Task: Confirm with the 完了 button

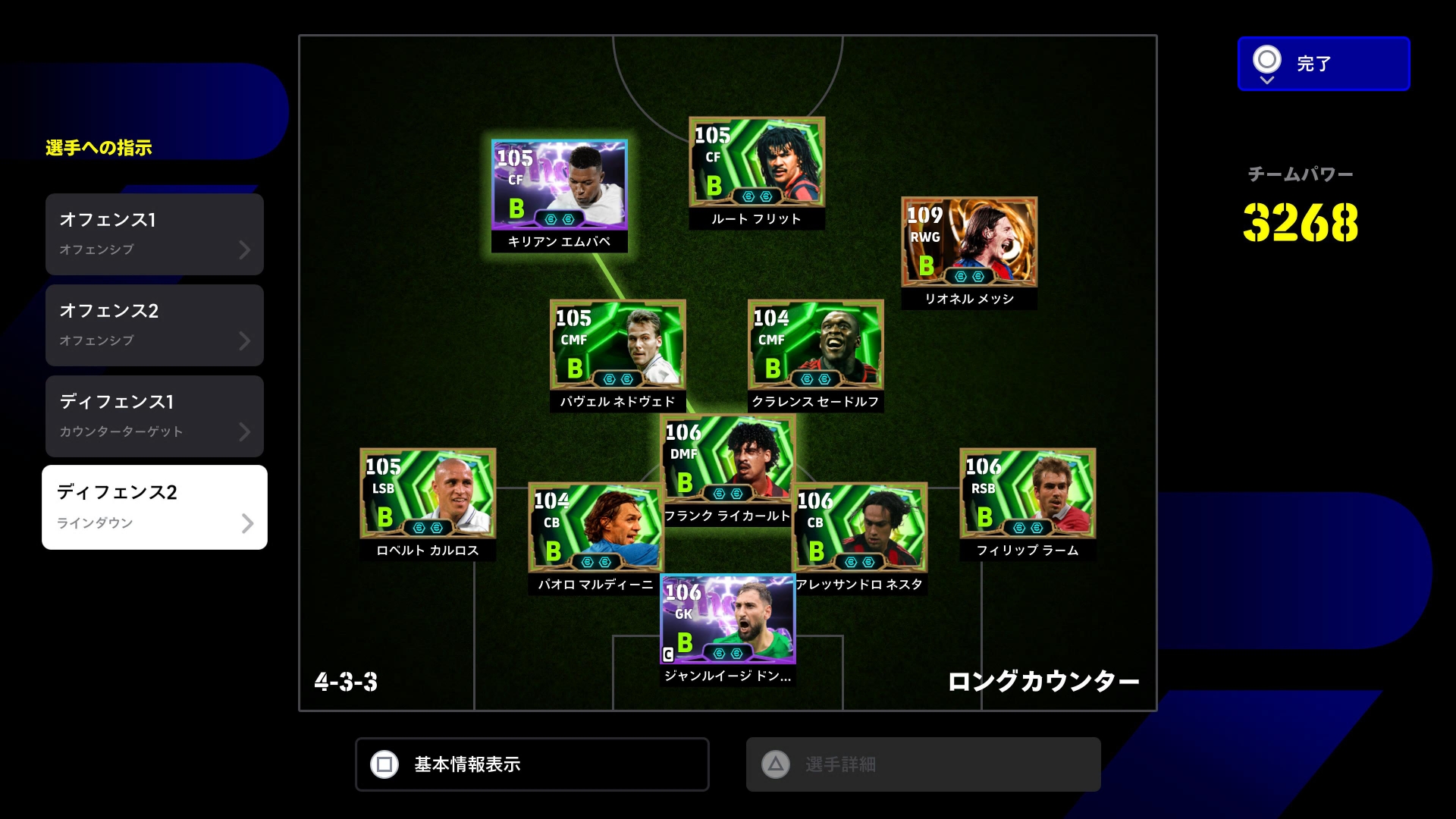Action: coord(1323,64)
